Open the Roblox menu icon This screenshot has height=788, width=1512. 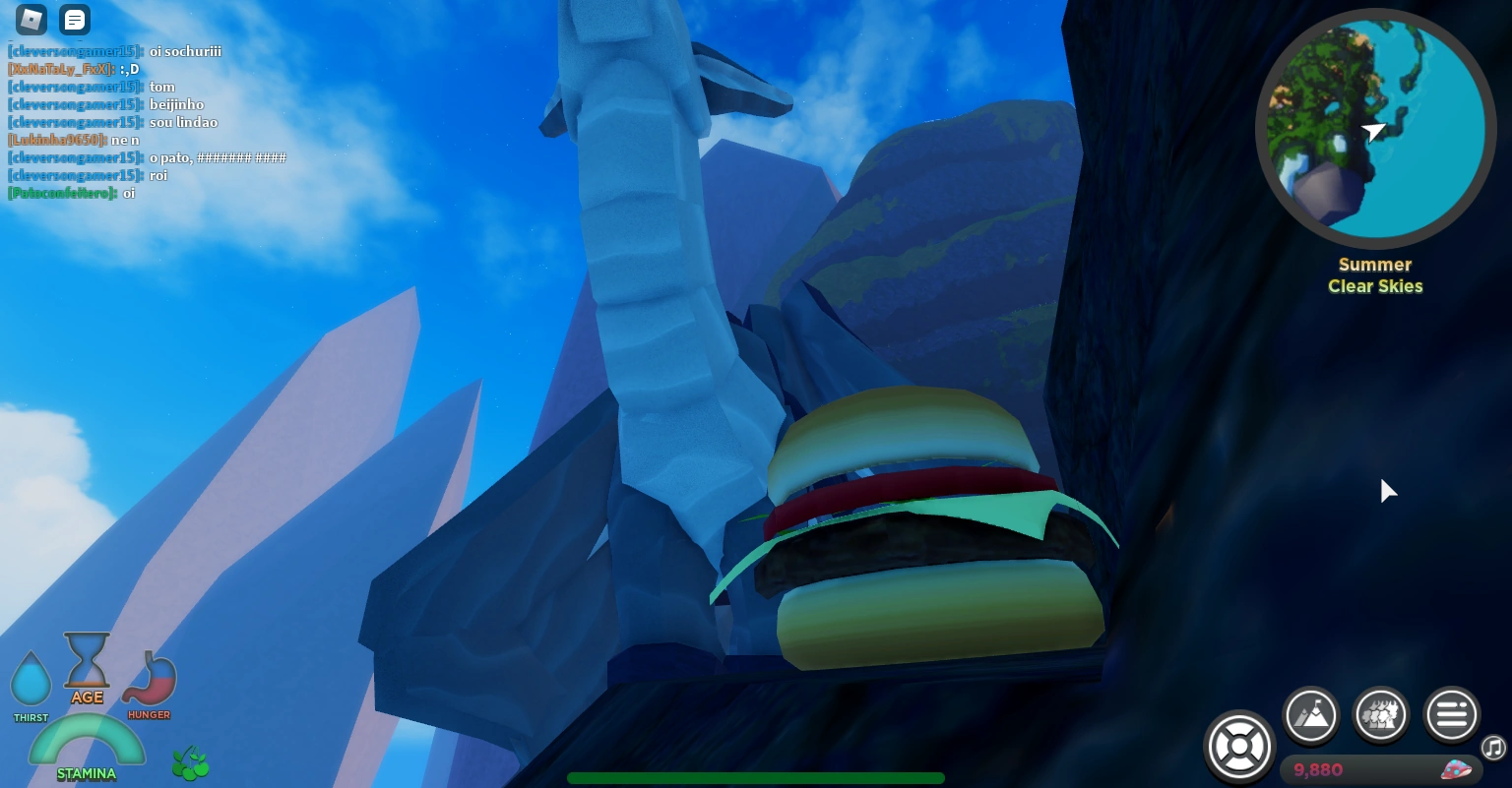coord(31,20)
